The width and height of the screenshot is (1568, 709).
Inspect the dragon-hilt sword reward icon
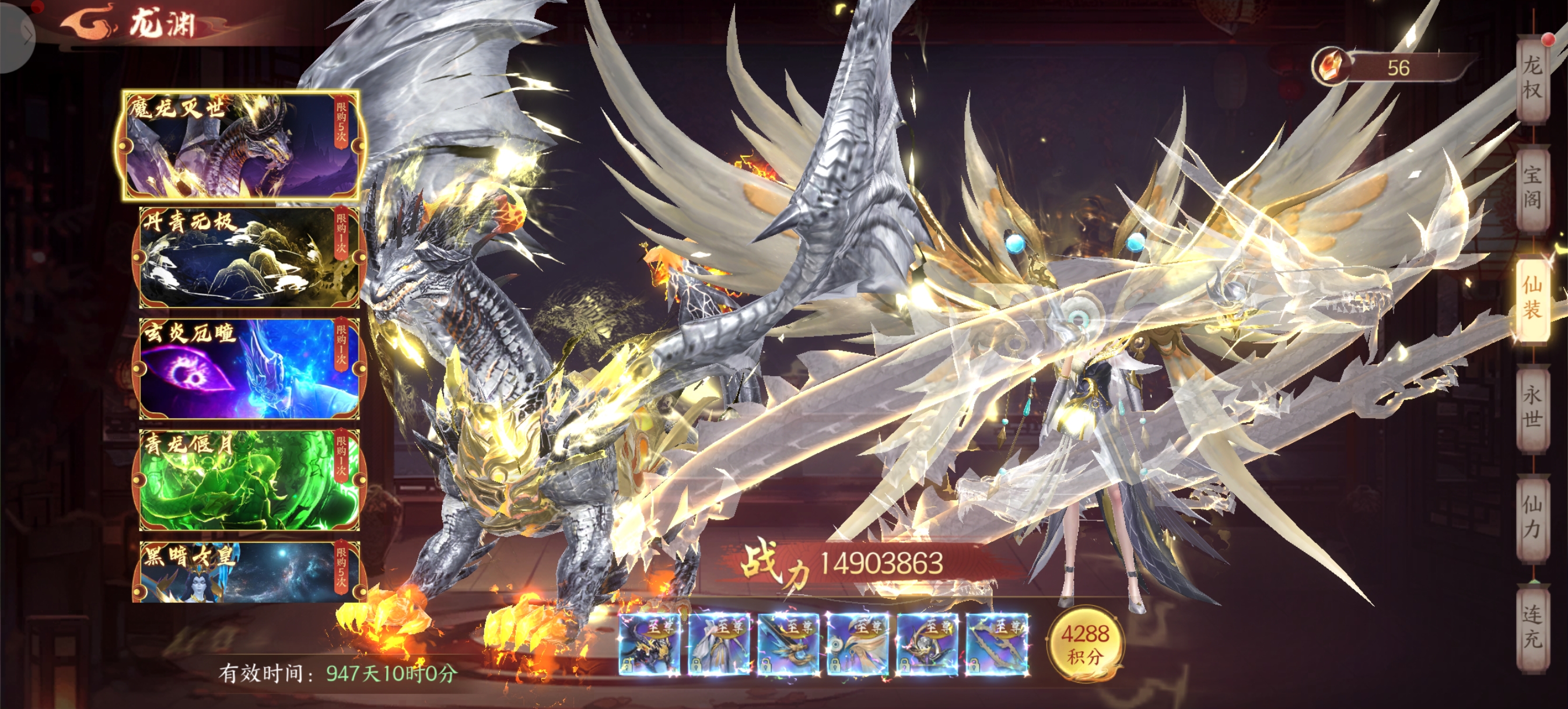tap(787, 644)
